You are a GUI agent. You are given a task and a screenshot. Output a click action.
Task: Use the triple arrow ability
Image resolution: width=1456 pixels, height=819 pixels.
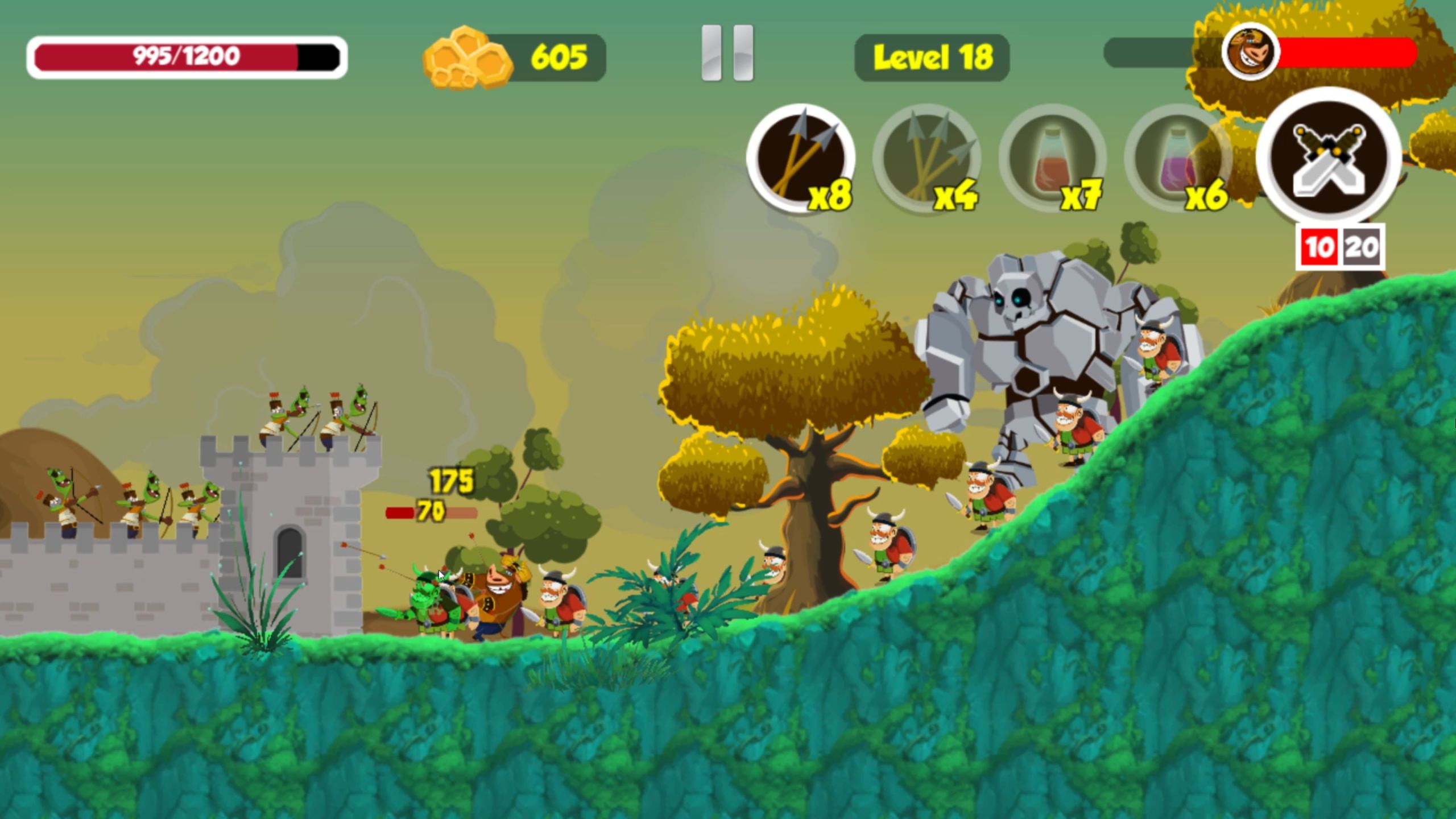927,158
